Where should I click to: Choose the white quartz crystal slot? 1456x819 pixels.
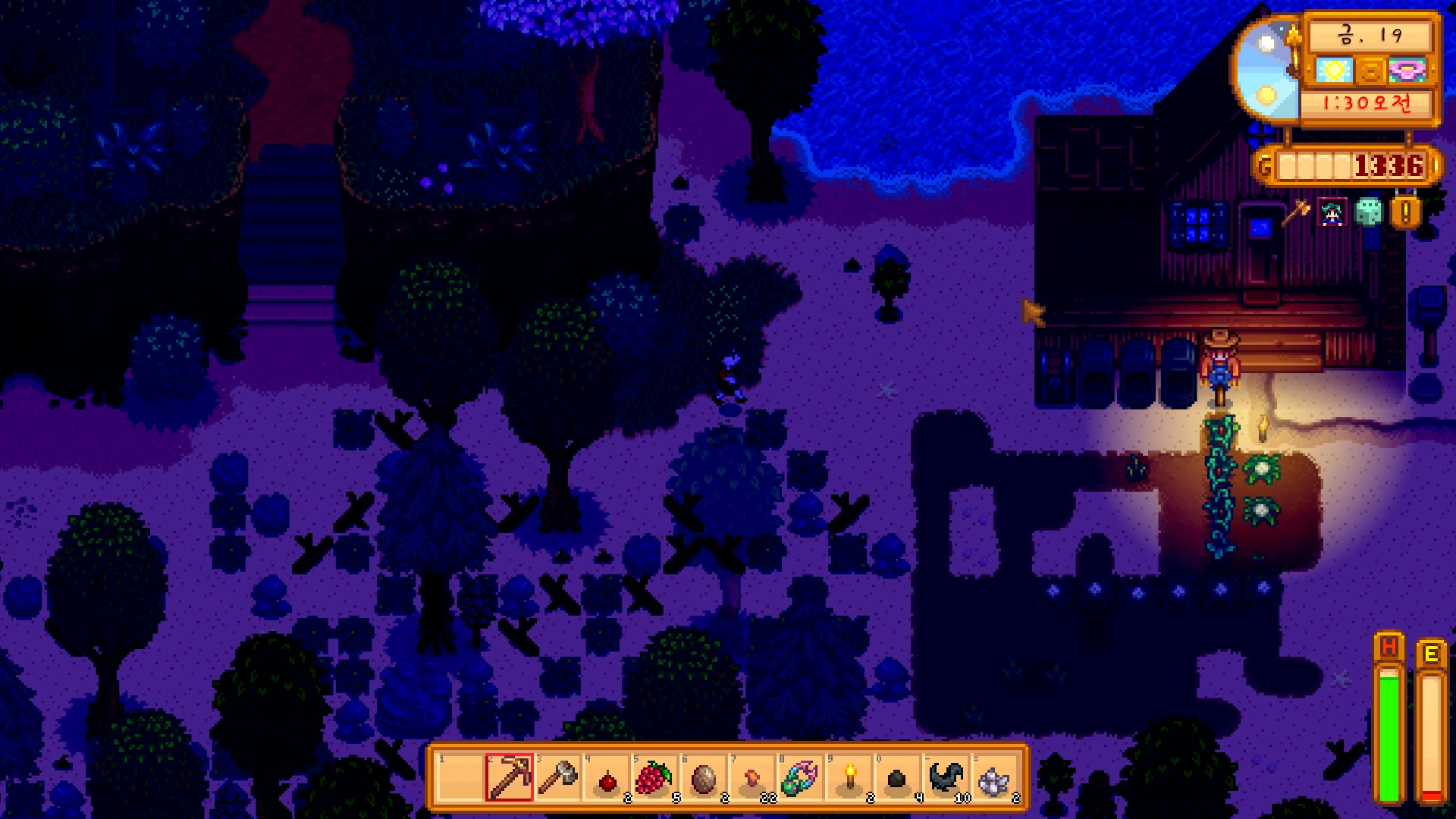[994, 779]
